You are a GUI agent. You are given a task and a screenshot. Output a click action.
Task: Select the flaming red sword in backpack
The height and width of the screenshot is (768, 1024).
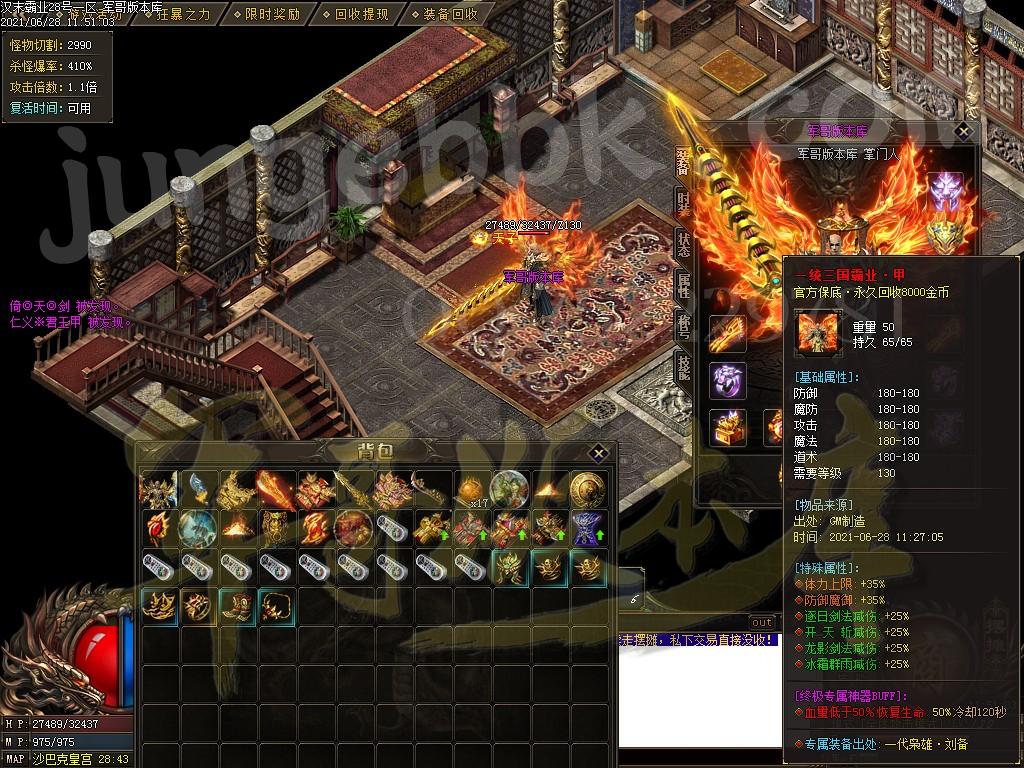(x=276, y=489)
